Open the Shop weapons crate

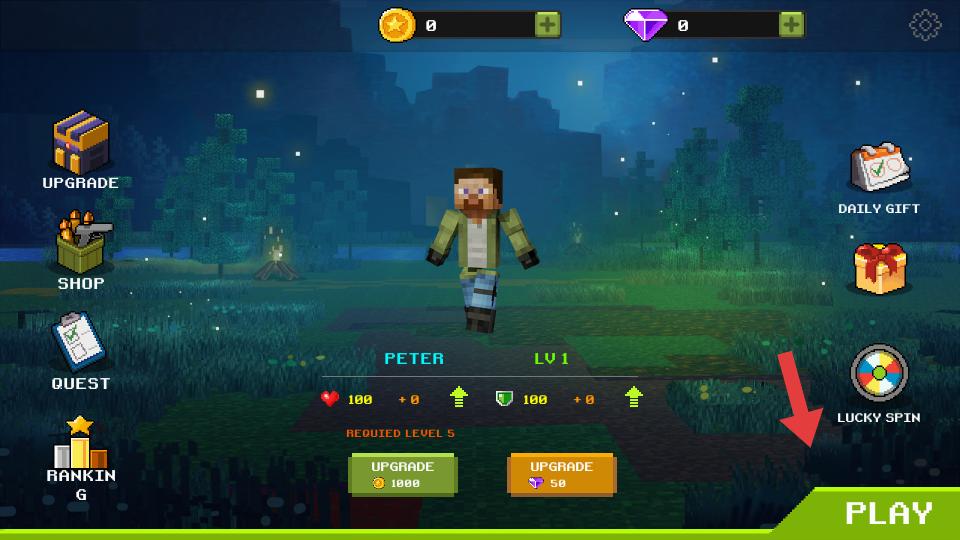click(x=80, y=245)
